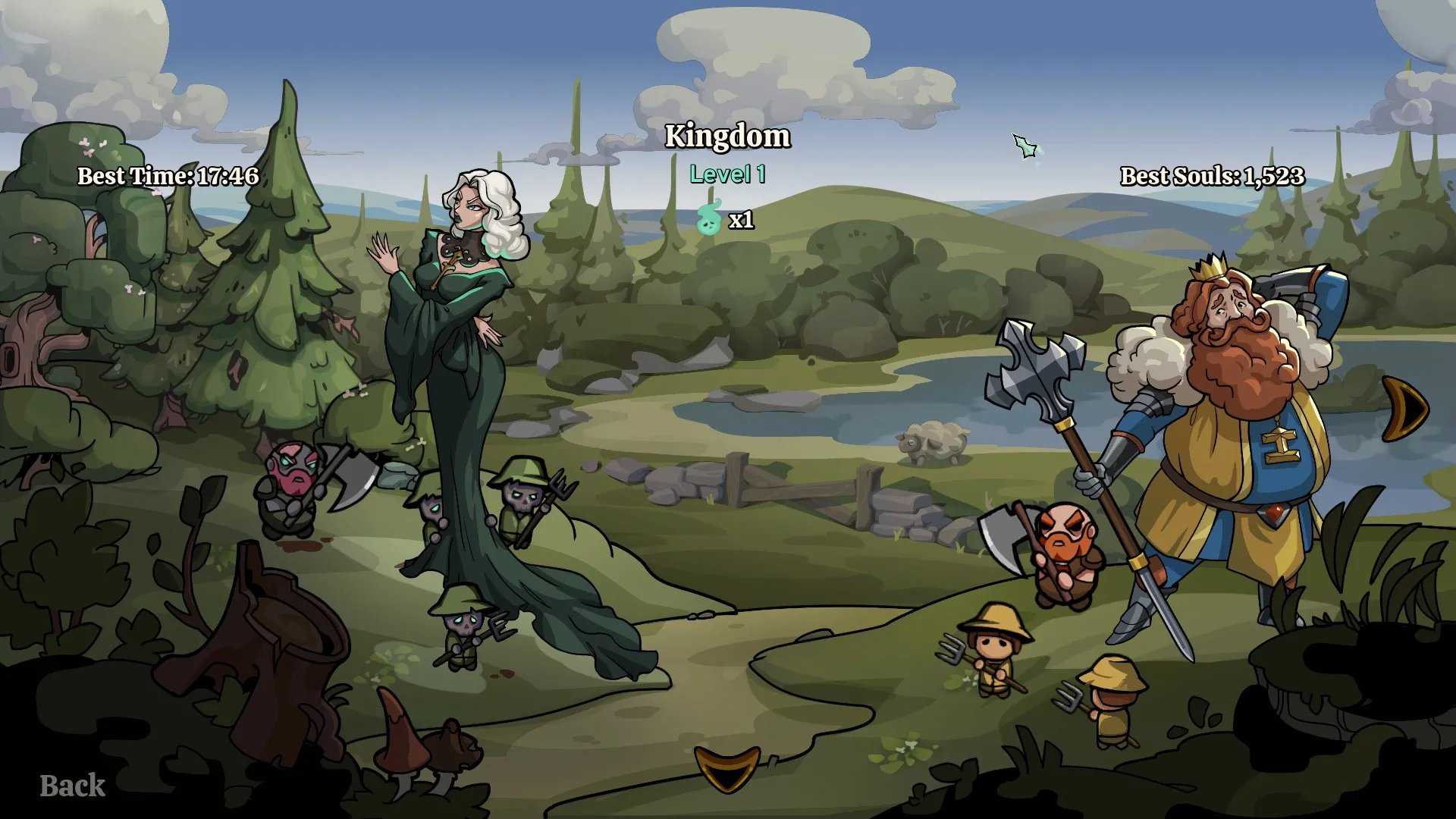Select the Kingdom stage title

tap(727, 136)
